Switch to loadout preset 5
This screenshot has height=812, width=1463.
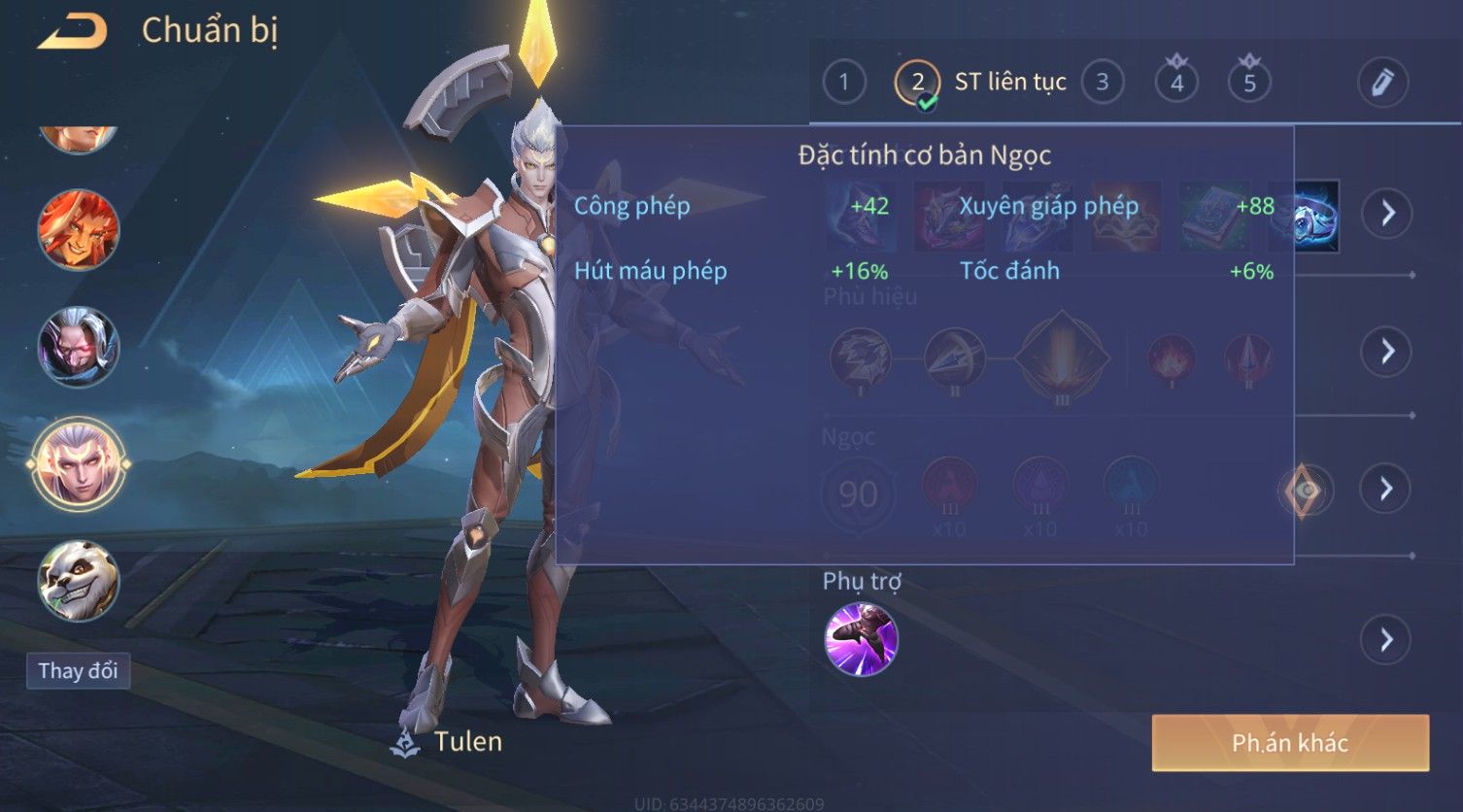pyautogui.click(x=1249, y=83)
